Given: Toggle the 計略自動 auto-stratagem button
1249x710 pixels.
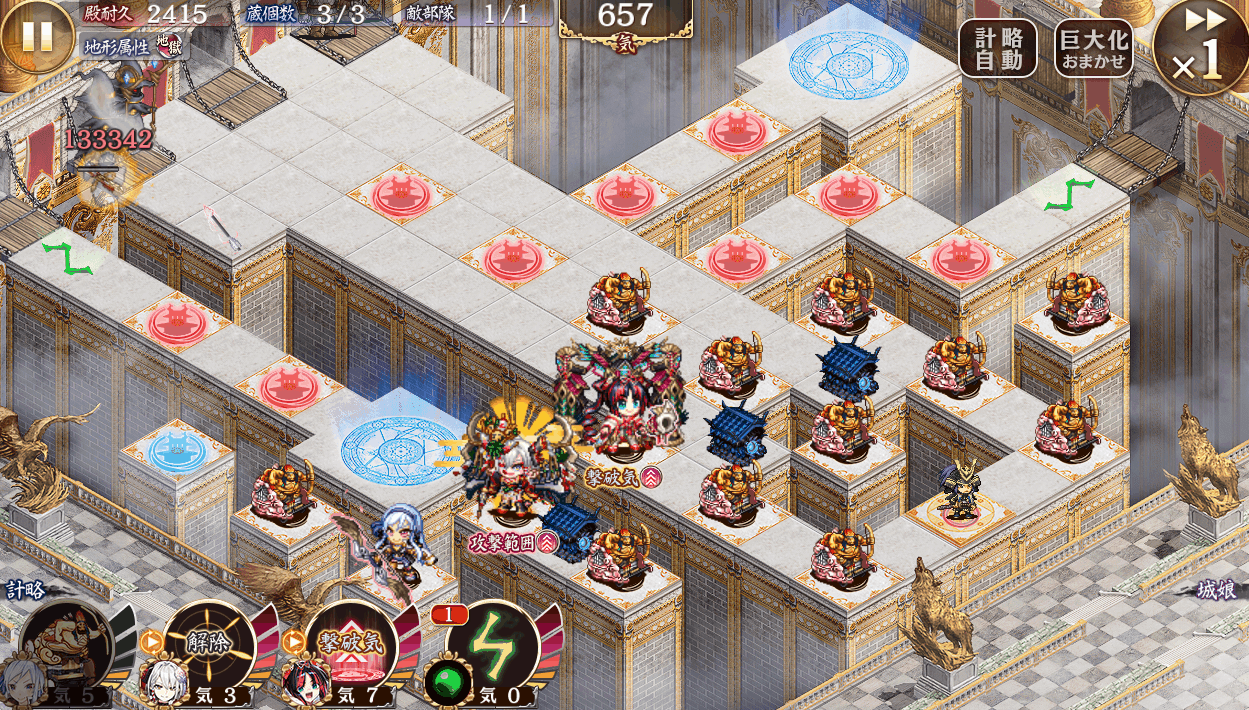Looking at the screenshot, I should tap(998, 48).
